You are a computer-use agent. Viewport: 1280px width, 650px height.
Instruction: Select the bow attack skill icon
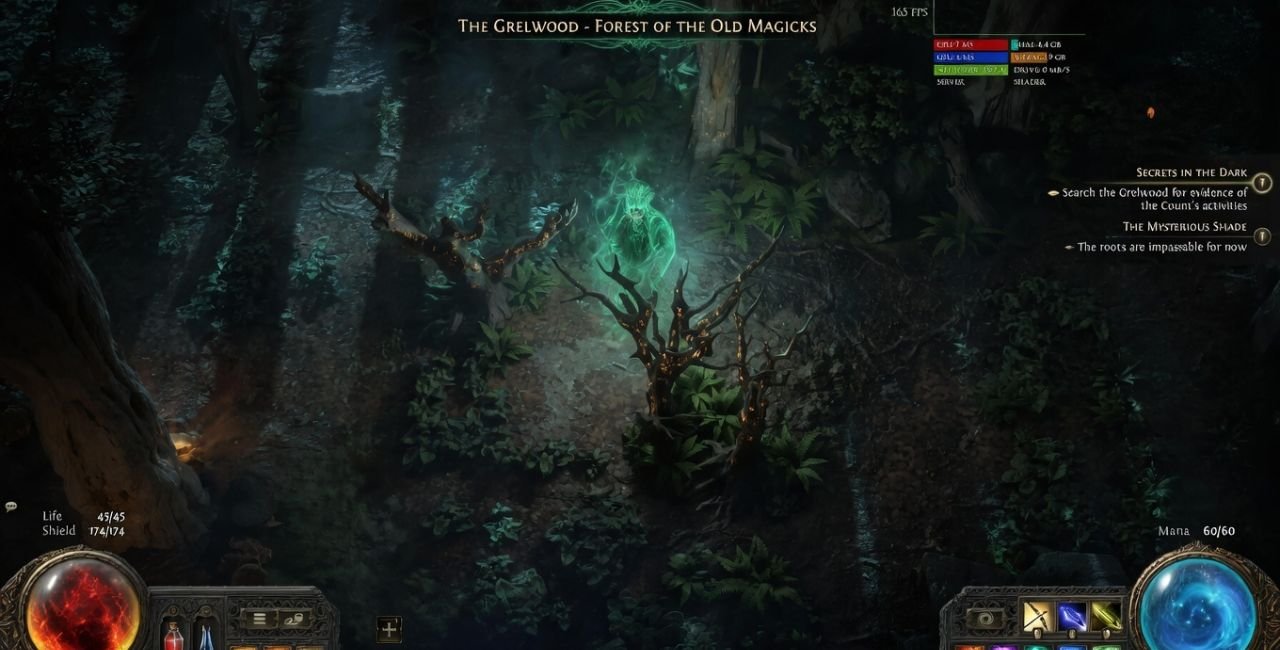[1036, 616]
